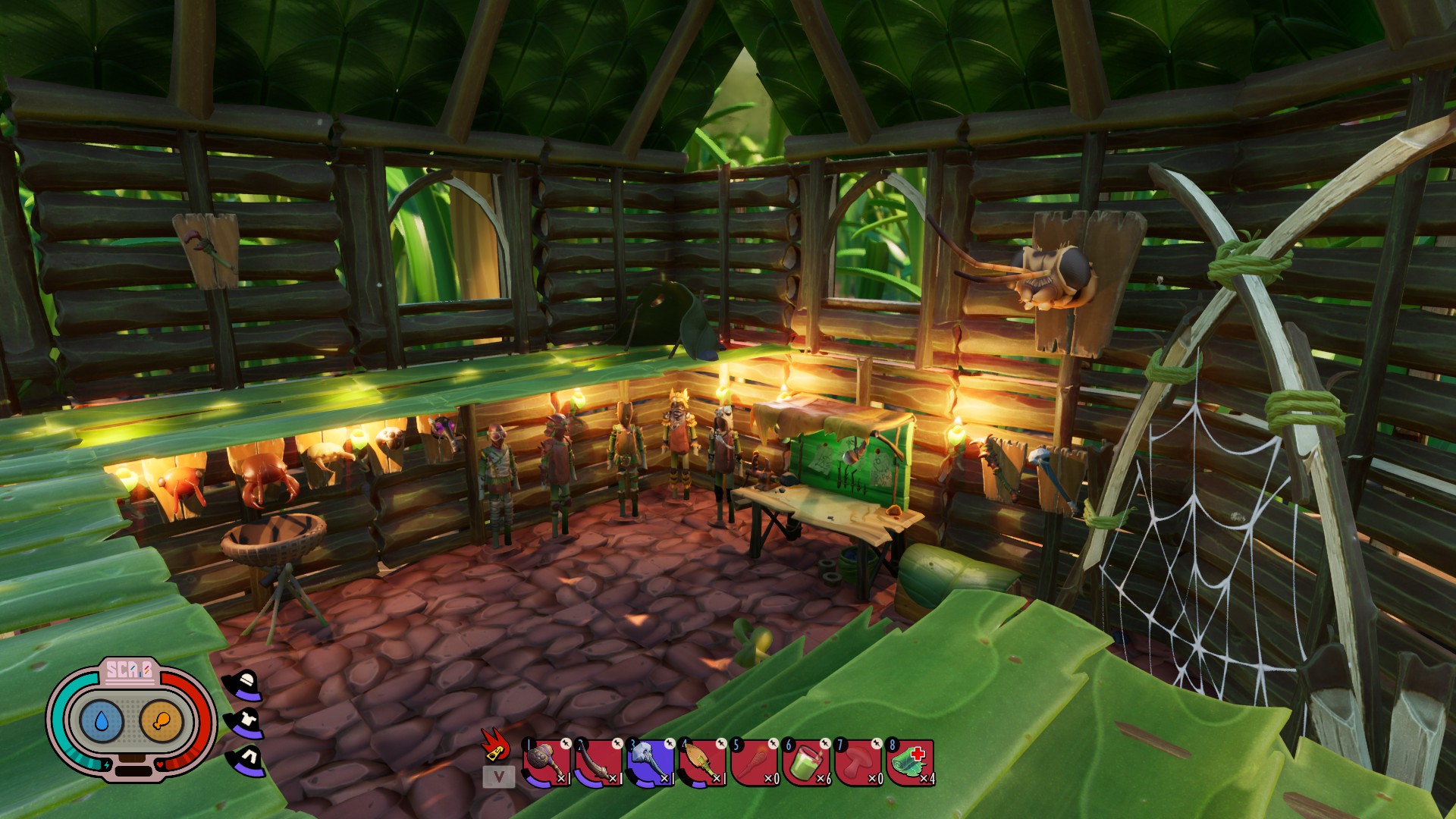Use the green smoothie in slot 6
The height and width of the screenshot is (819, 1456).
[x=805, y=763]
